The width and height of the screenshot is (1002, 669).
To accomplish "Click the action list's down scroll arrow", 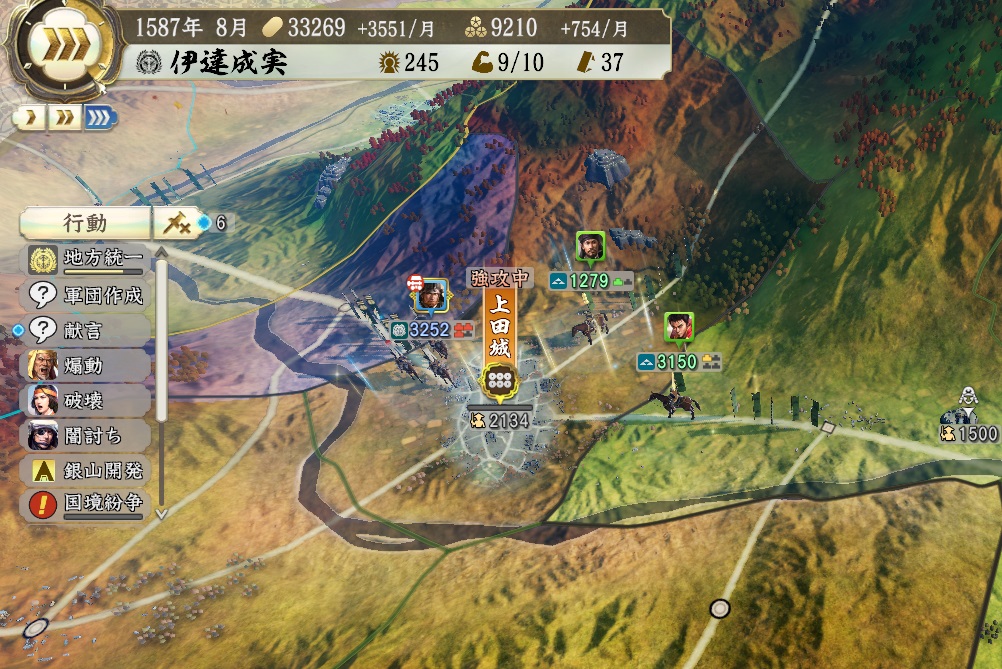I will point(161,513).
